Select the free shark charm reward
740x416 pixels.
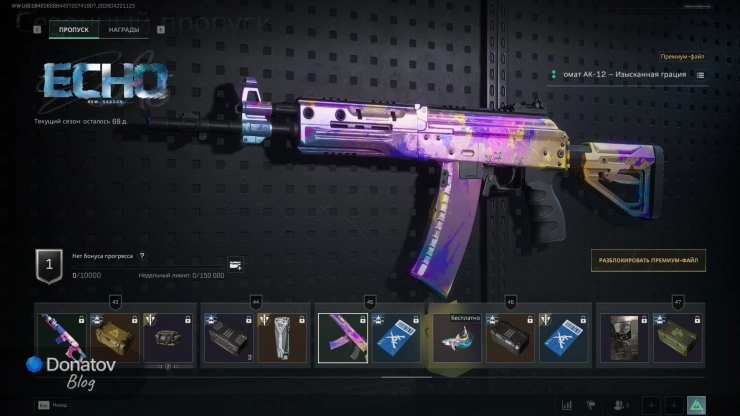pyautogui.click(x=457, y=340)
